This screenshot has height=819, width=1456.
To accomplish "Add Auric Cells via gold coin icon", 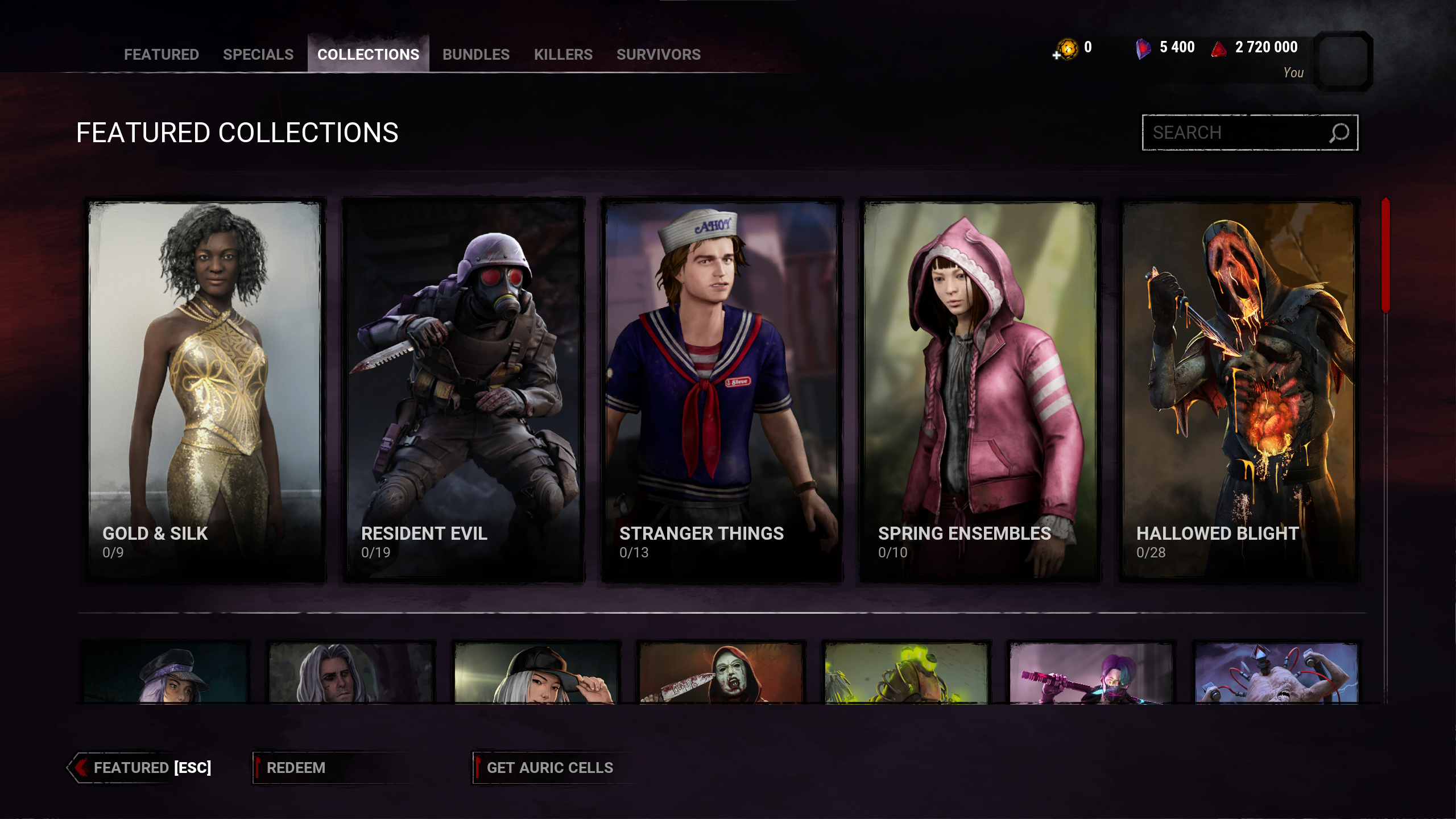I will tap(1066, 49).
